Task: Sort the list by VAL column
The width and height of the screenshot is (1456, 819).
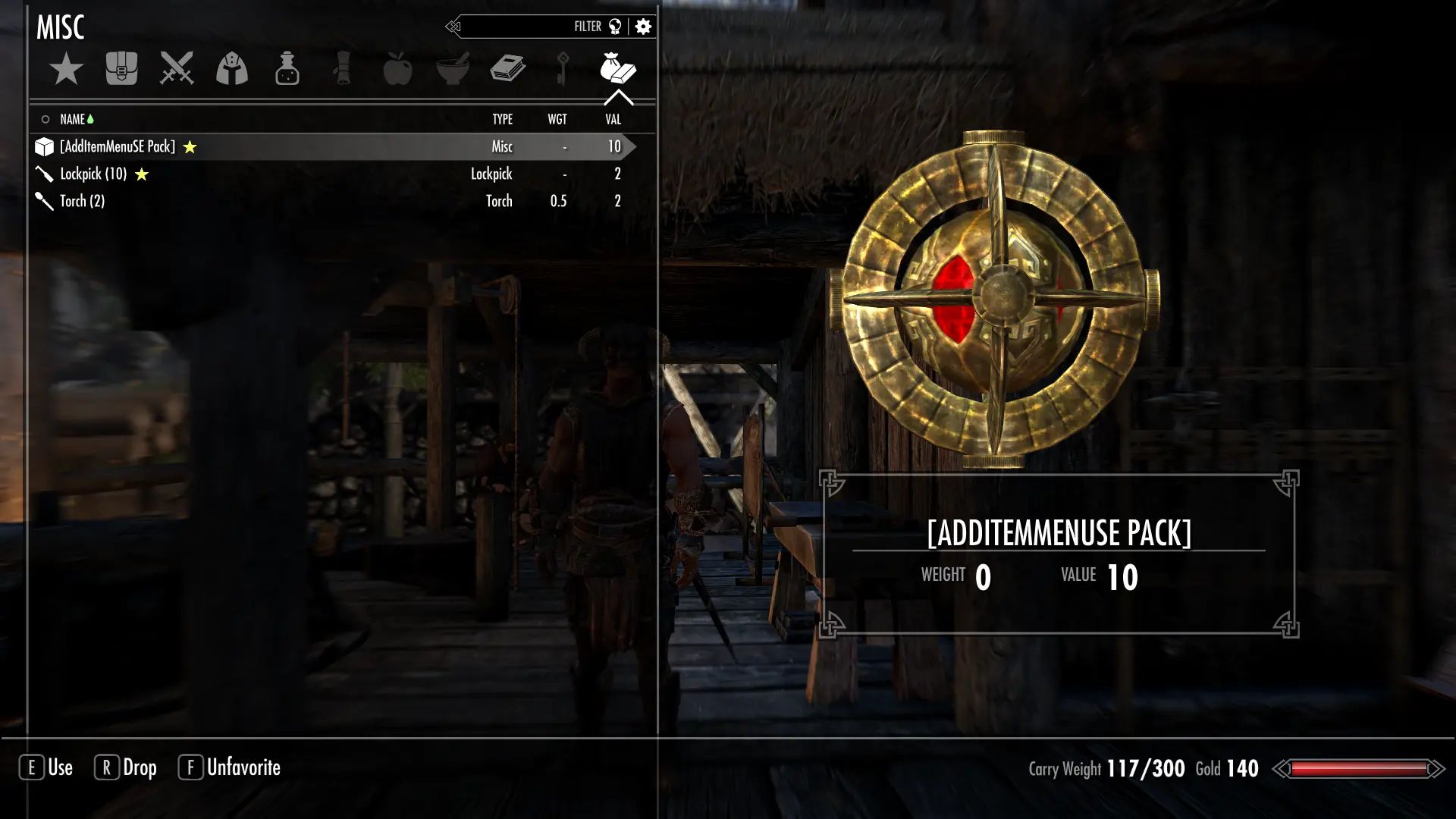Action: coord(613,119)
